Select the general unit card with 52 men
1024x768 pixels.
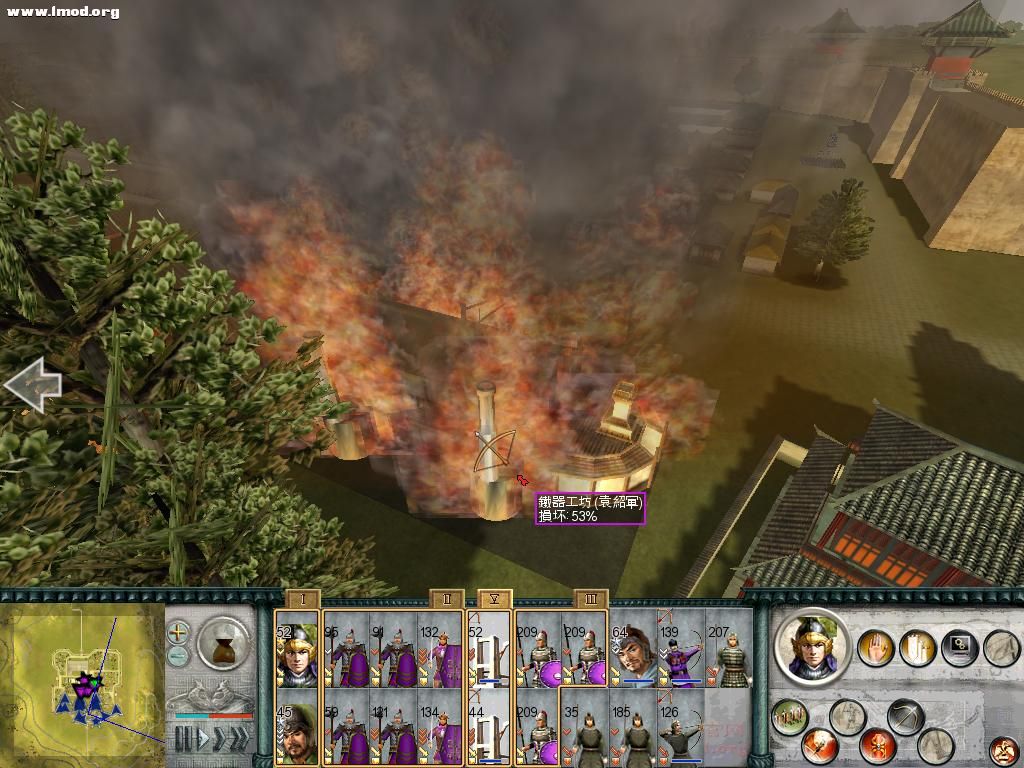(297, 653)
